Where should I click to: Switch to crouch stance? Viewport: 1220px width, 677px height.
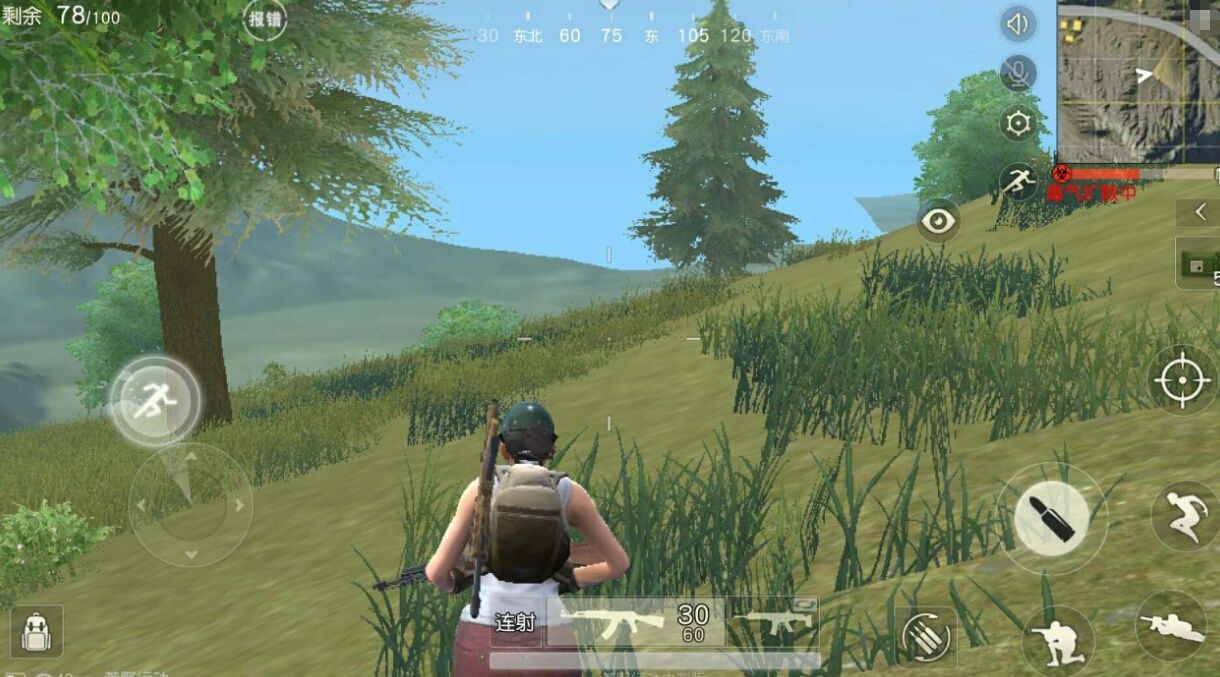tap(1057, 641)
